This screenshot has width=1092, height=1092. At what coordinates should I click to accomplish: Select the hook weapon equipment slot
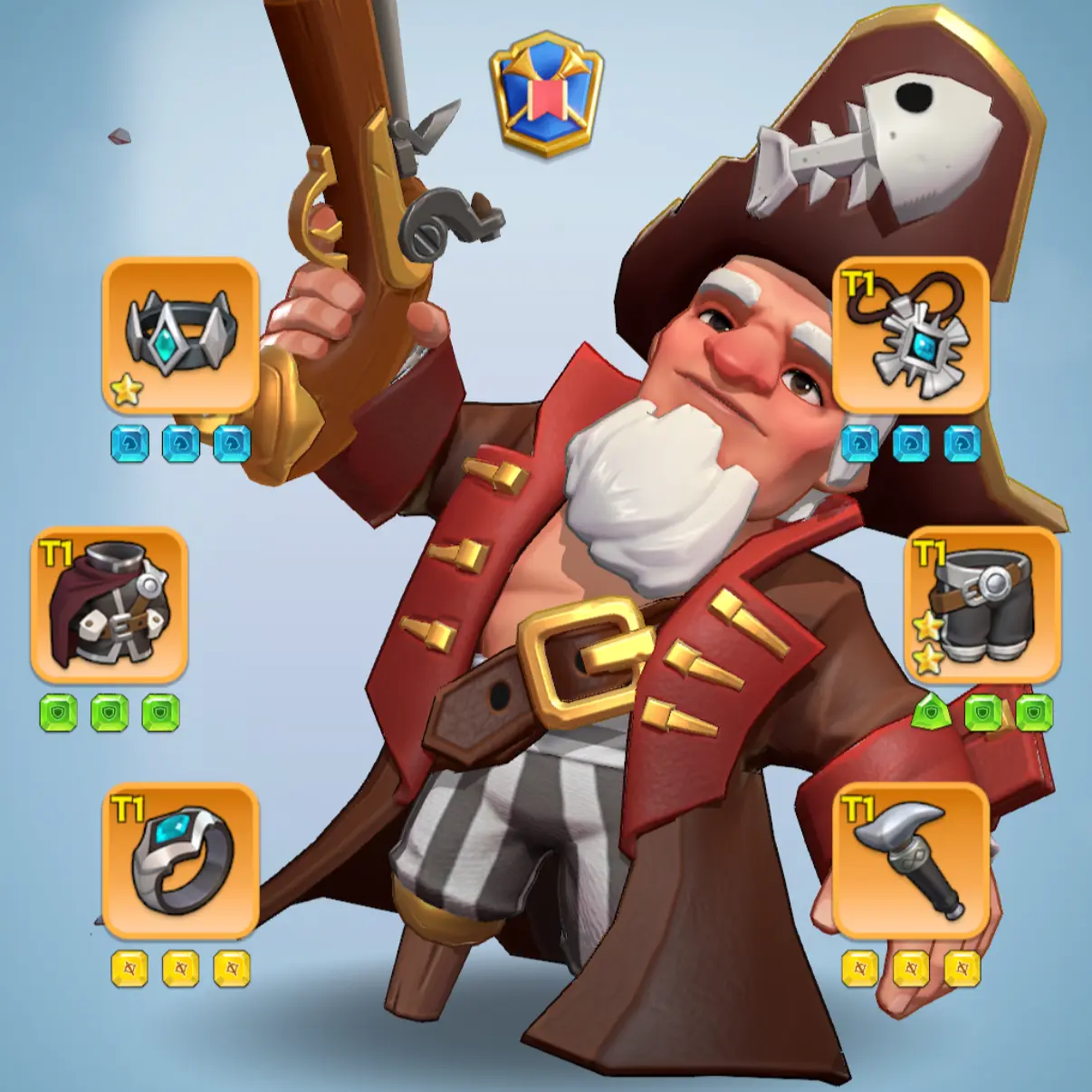[910, 860]
